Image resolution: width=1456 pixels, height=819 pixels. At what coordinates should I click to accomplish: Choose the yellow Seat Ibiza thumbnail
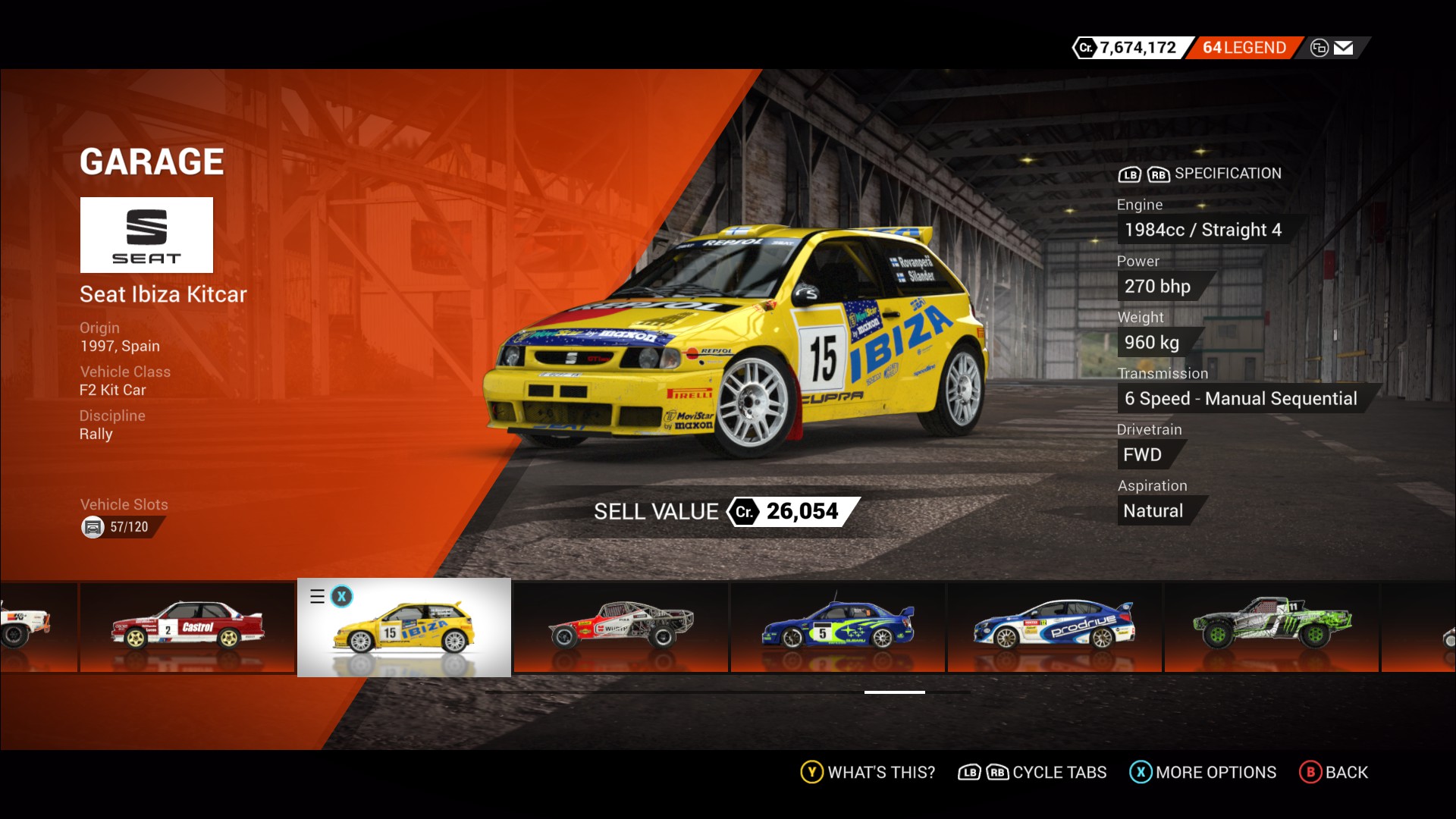click(x=404, y=628)
